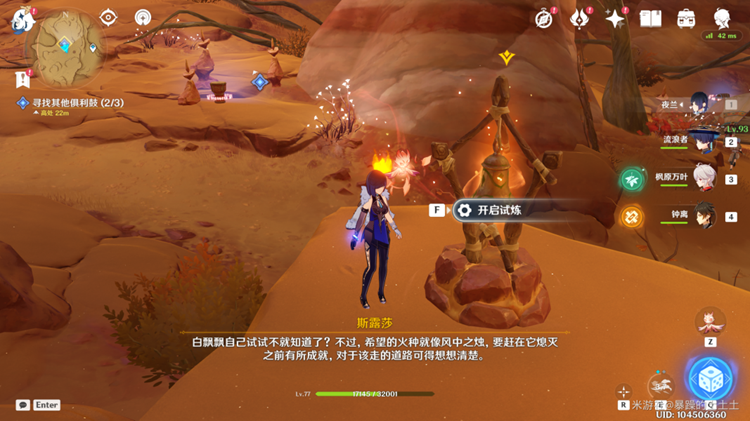Use the fox-like gadget icon

coord(710,321)
